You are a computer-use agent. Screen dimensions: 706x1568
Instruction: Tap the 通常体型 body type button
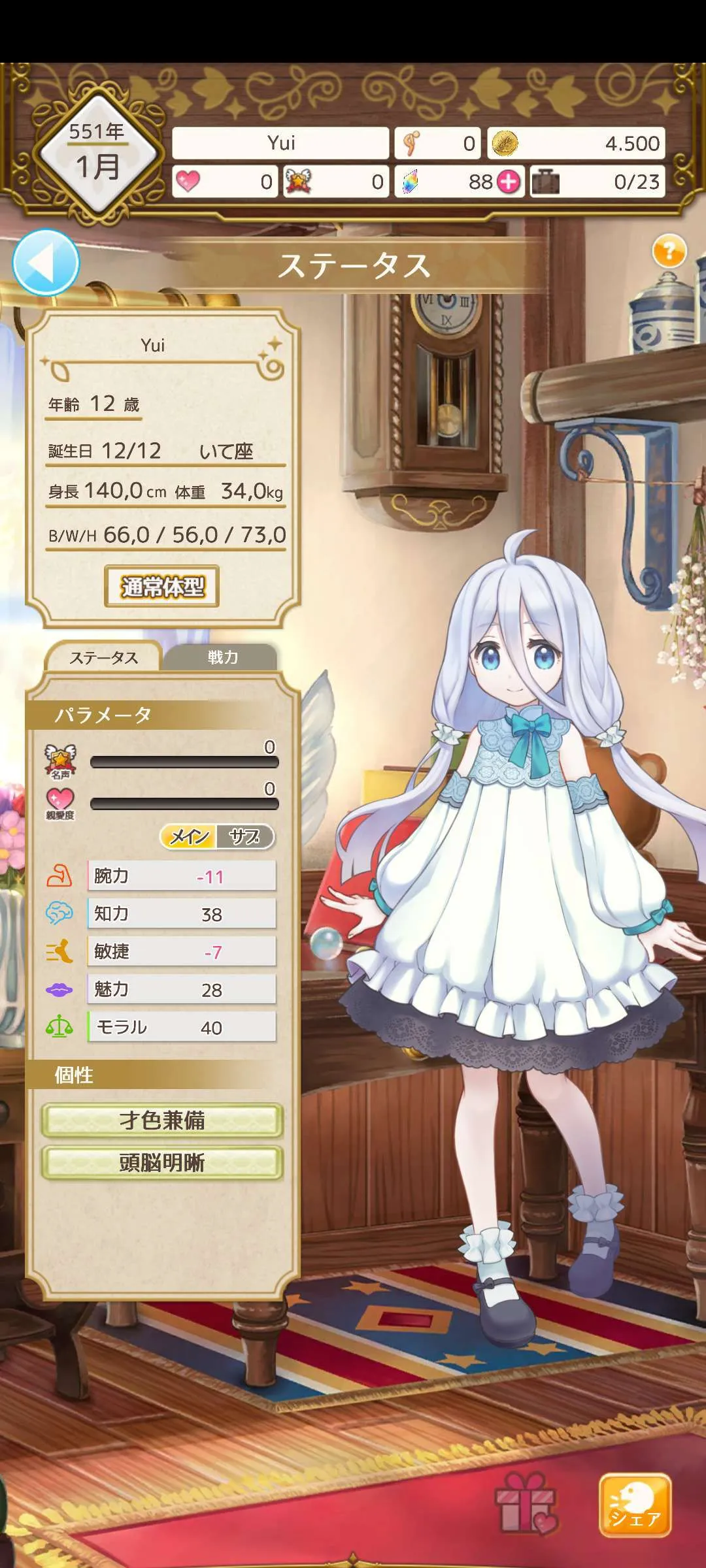pyautogui.click(x=162, y=587)
